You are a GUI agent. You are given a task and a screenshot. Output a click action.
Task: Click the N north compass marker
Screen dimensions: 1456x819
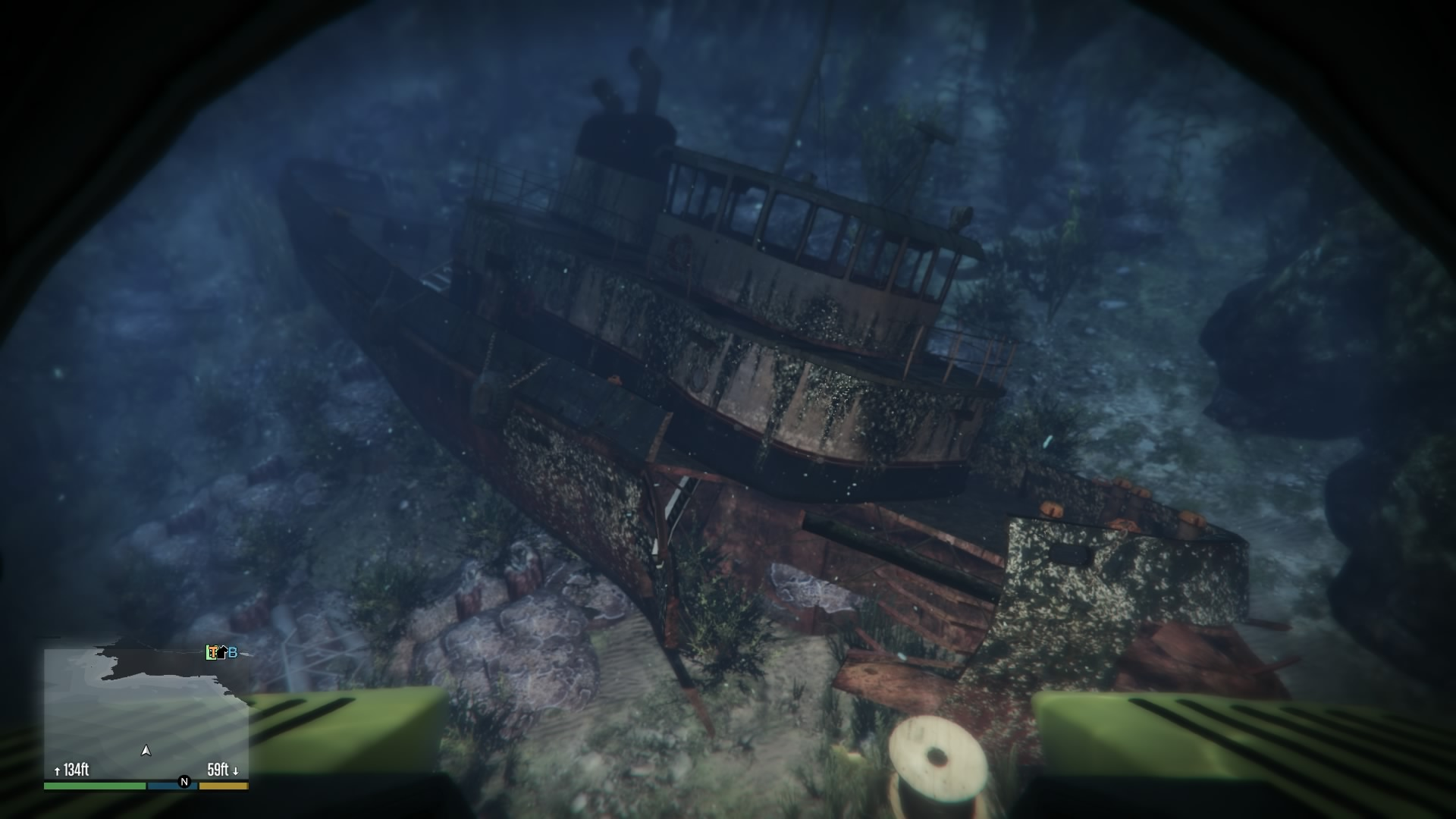[x=184, y=781]
